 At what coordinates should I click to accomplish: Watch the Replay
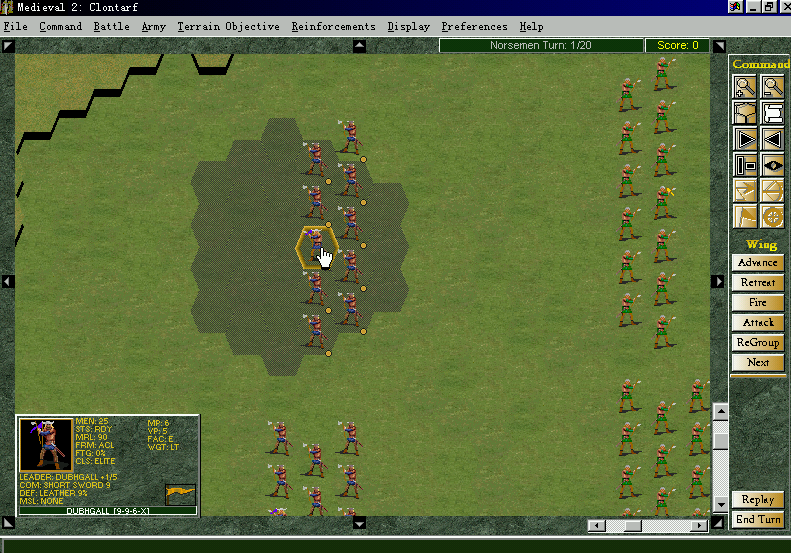tap(758, 500)
